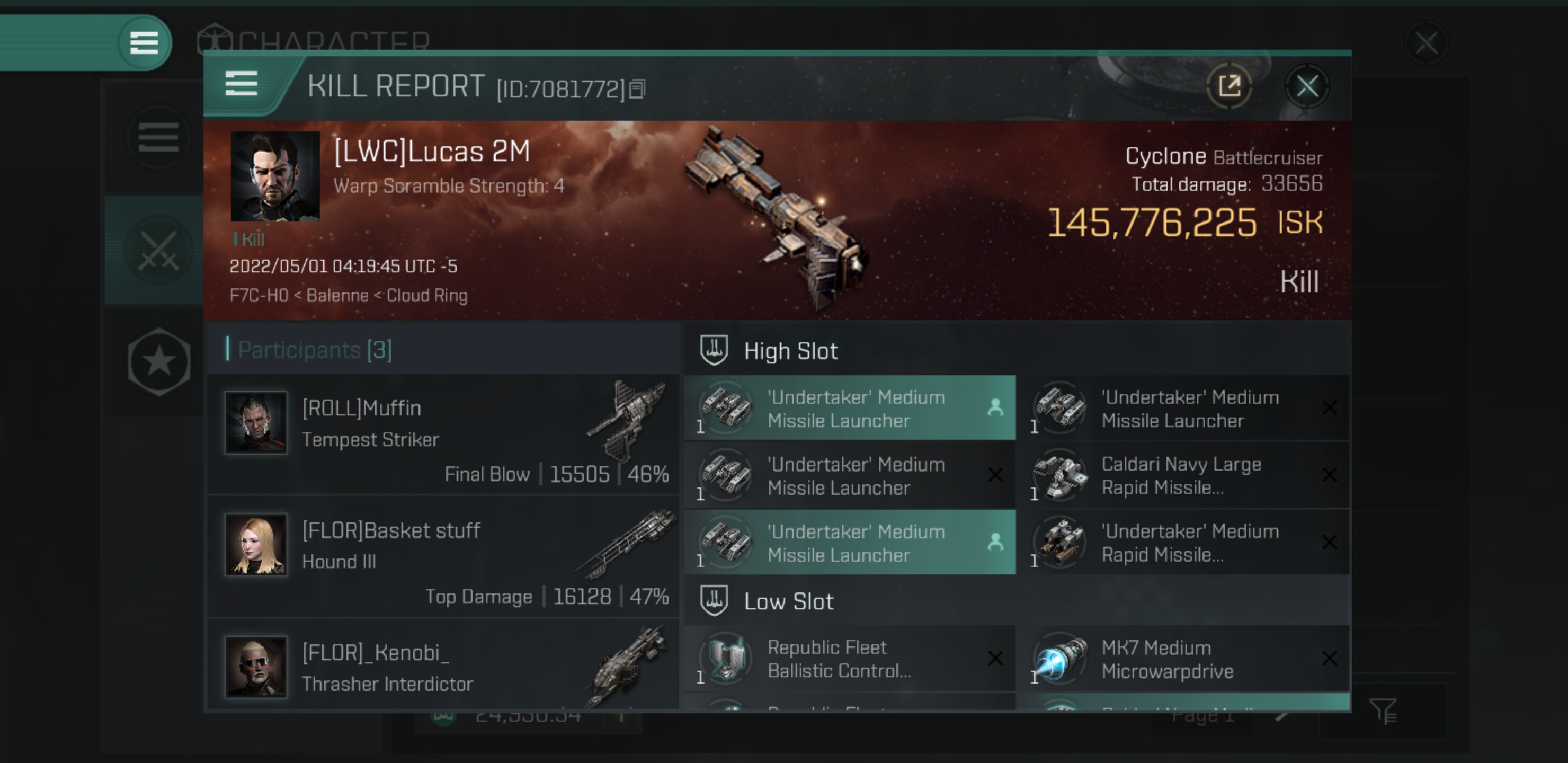Close the background Character window

pos(1426,43)
